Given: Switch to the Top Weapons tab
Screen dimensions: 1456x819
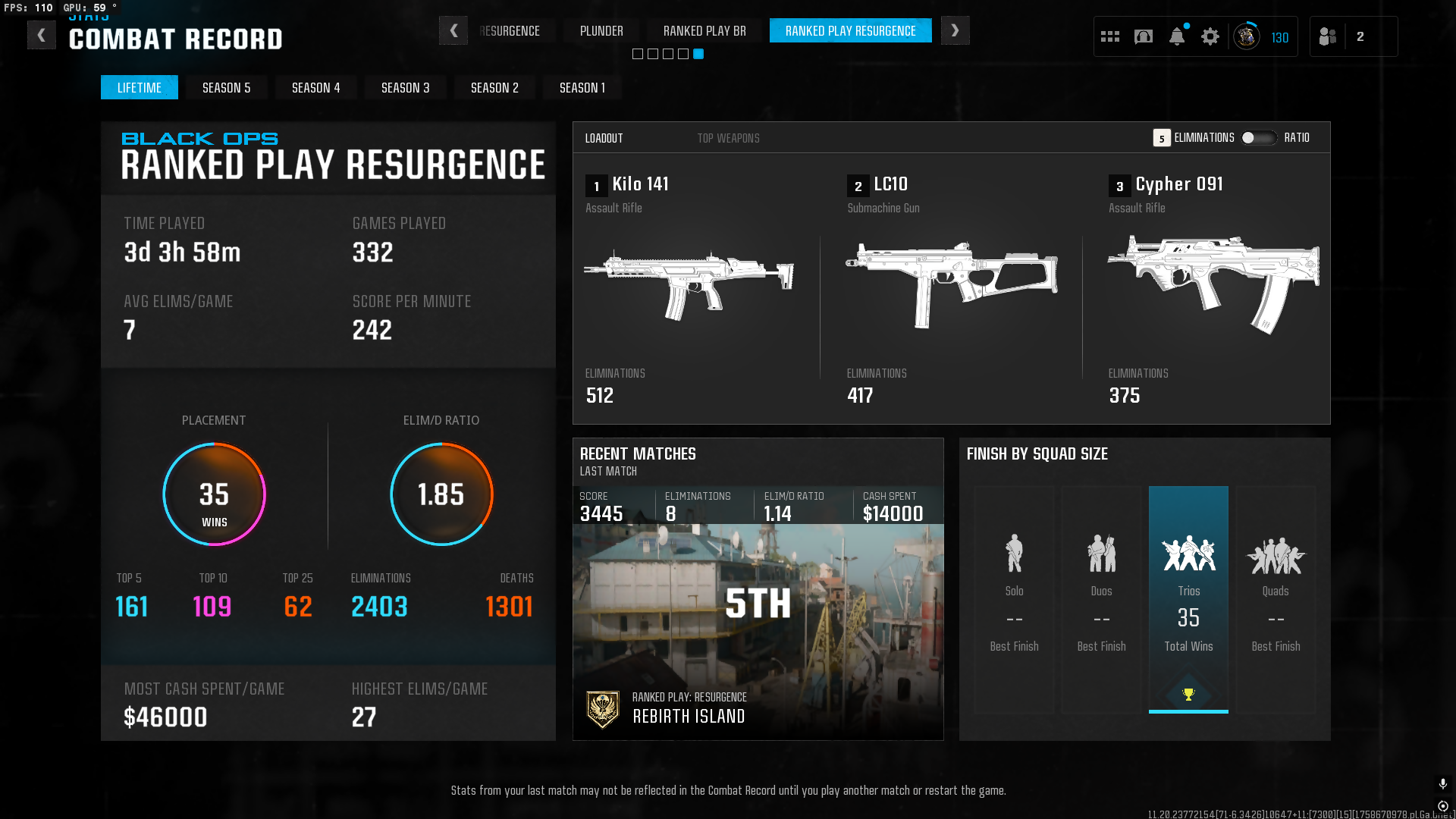Looking at the screenshot, I should click(x=728, y=138).
